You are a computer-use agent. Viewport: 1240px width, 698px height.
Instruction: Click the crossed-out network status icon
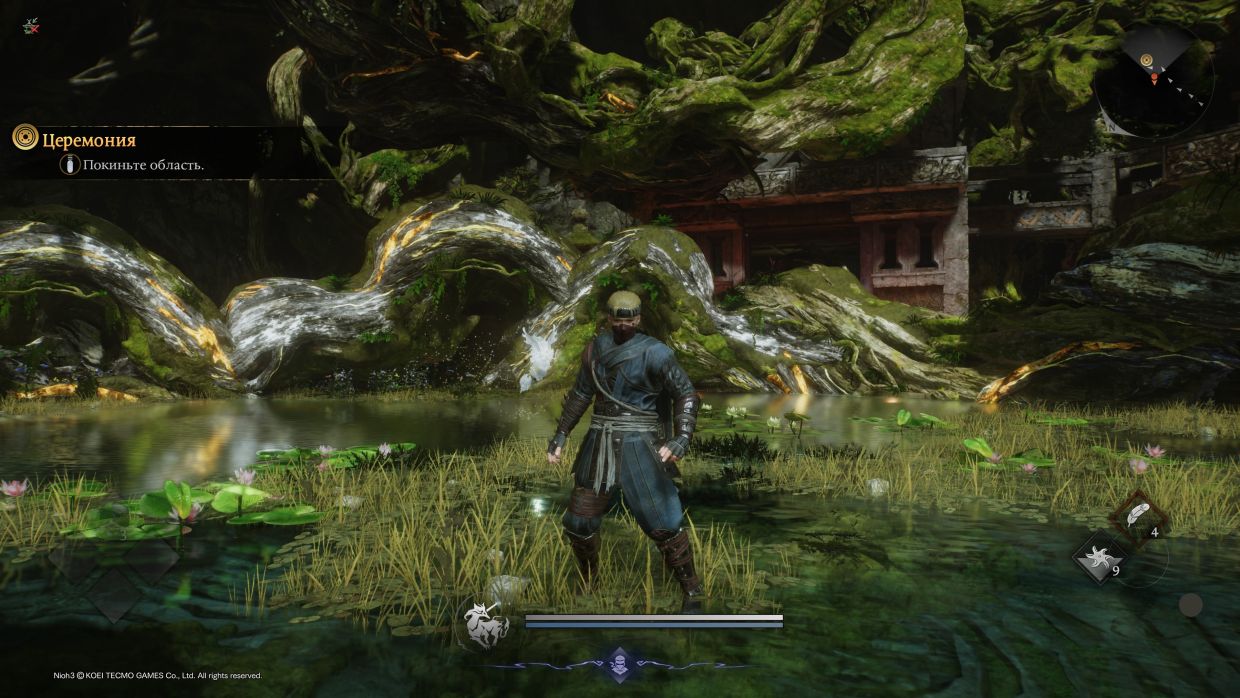31,27
